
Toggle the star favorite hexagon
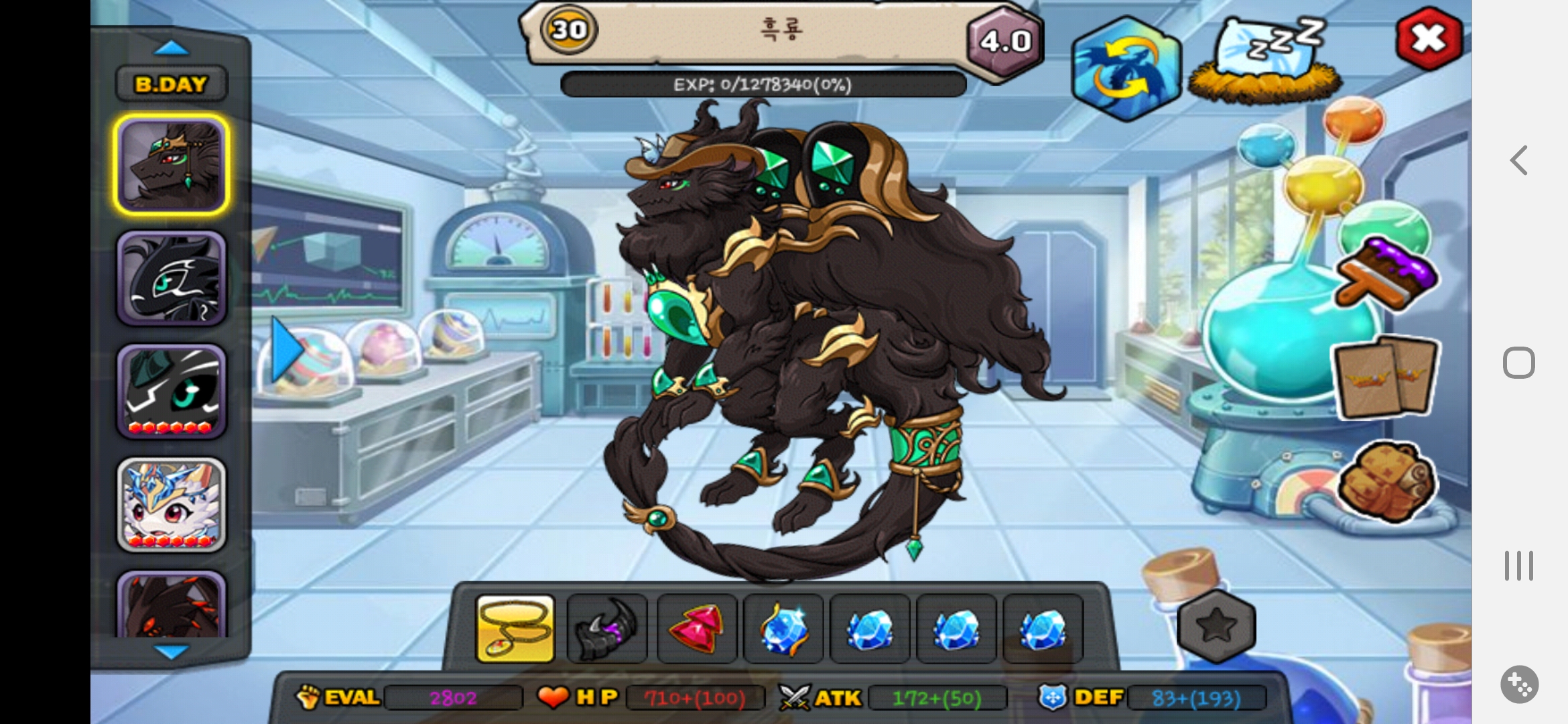point(1216,626)
